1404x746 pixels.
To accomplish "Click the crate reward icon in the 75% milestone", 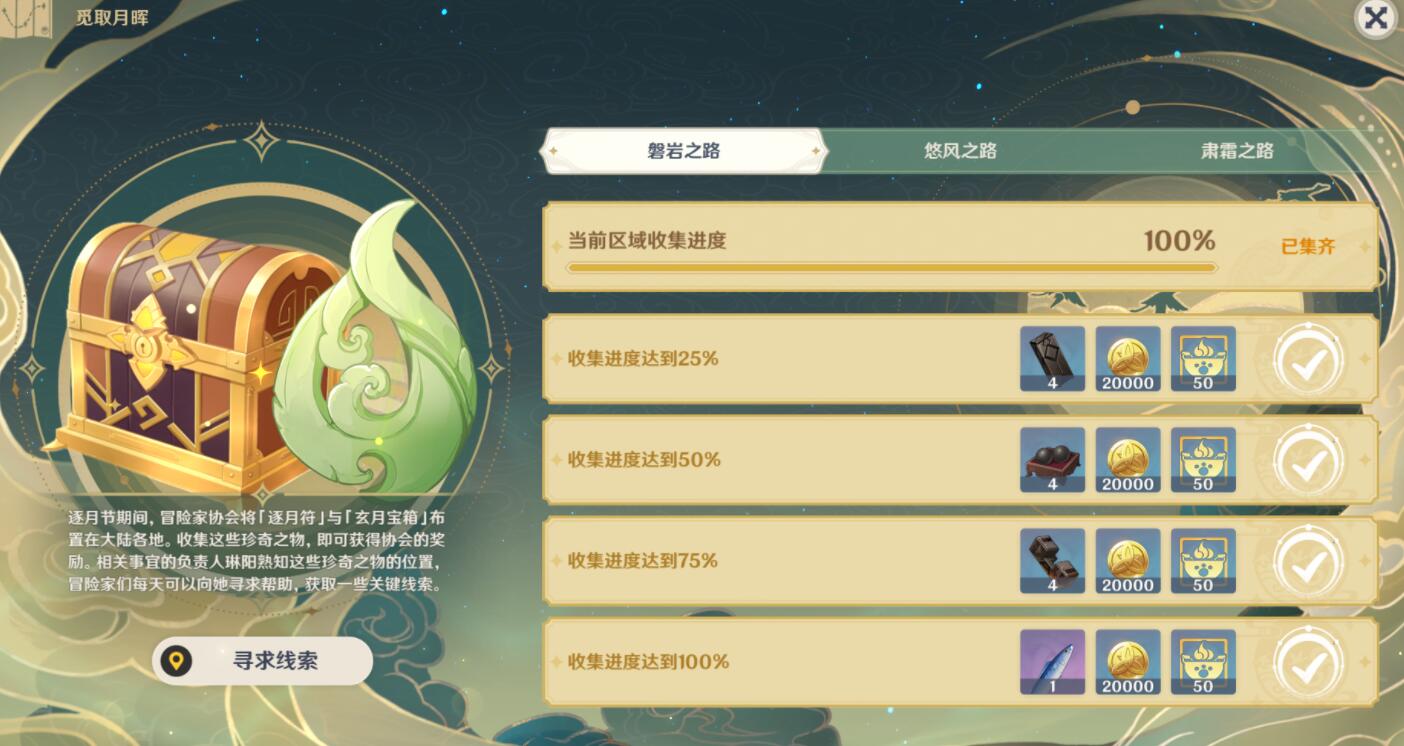I will point(1052,561).
